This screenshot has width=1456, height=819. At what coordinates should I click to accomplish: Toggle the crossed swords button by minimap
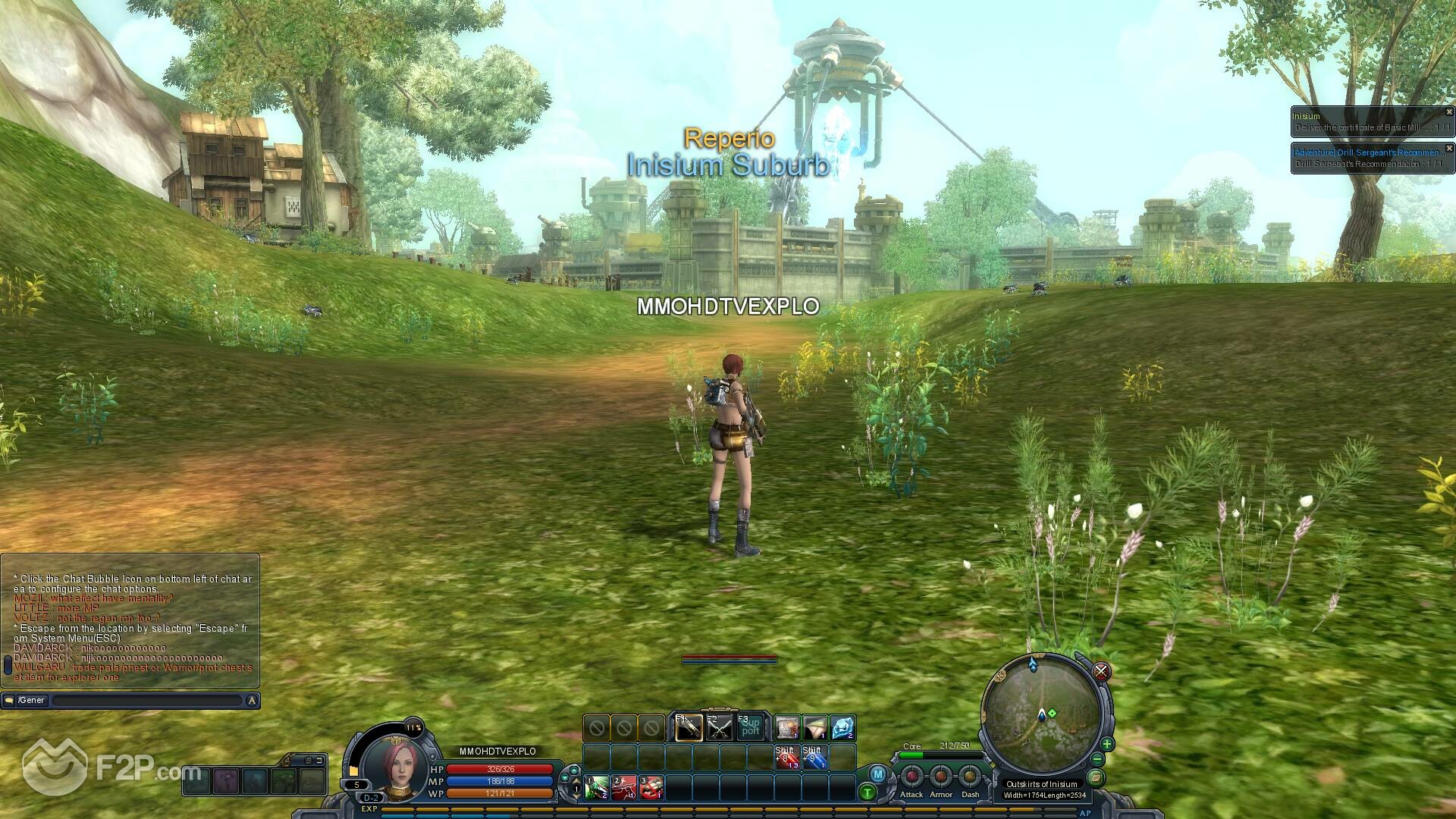[x=1101, y=671]
